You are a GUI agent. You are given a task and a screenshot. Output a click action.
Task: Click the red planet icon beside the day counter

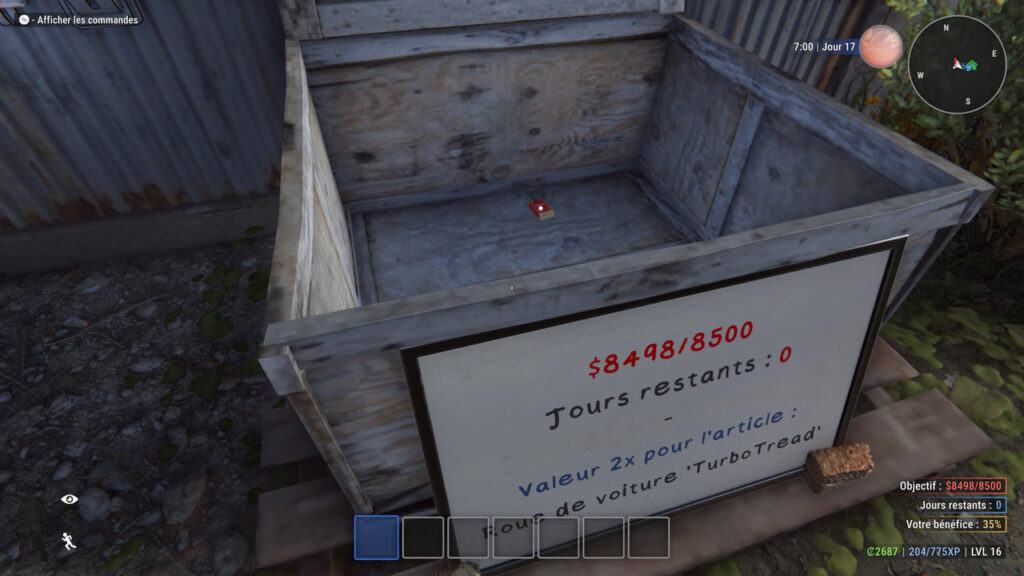(880, 46)
